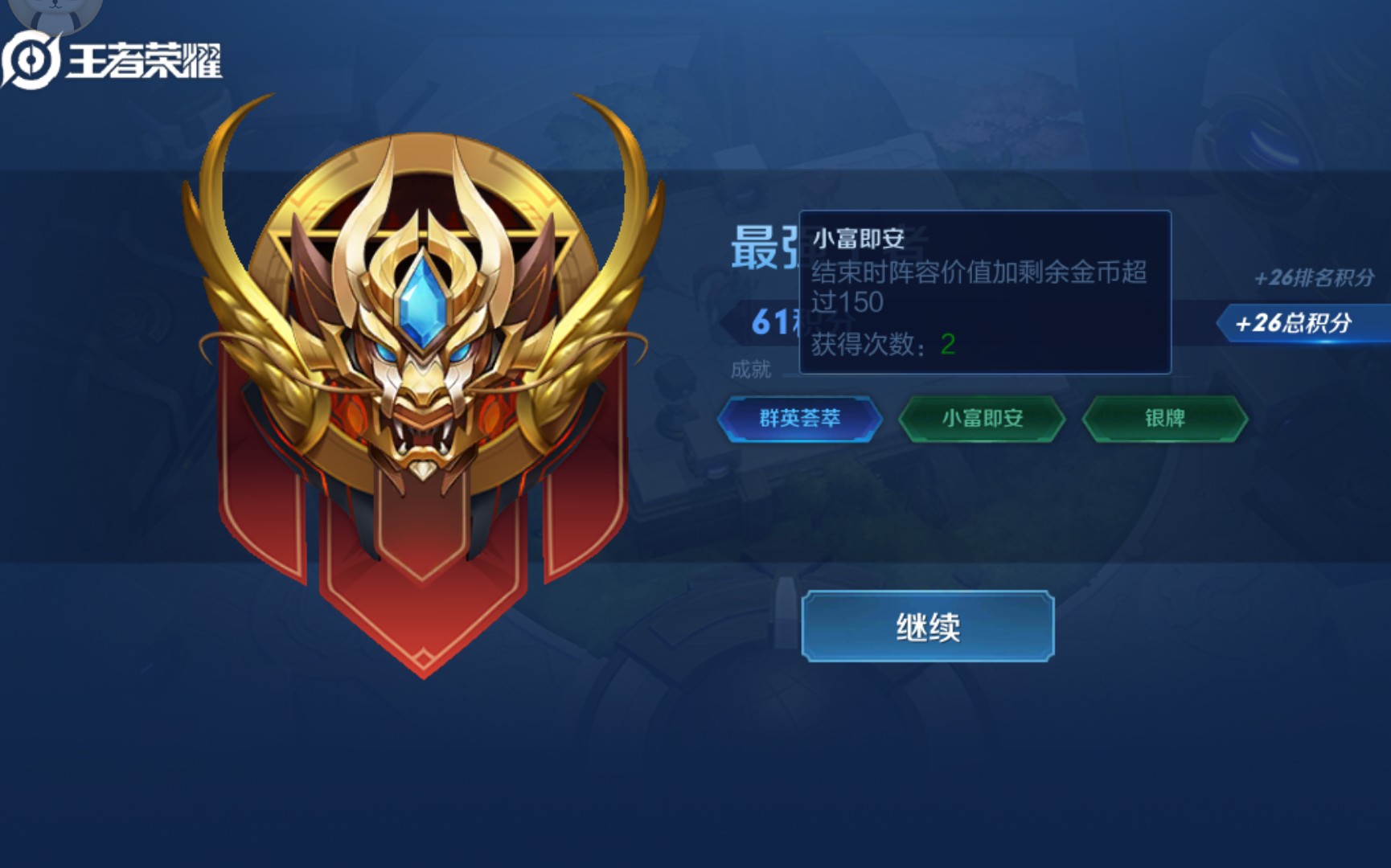Expand the 群英荟萃 badge description

tap(800, 417)
